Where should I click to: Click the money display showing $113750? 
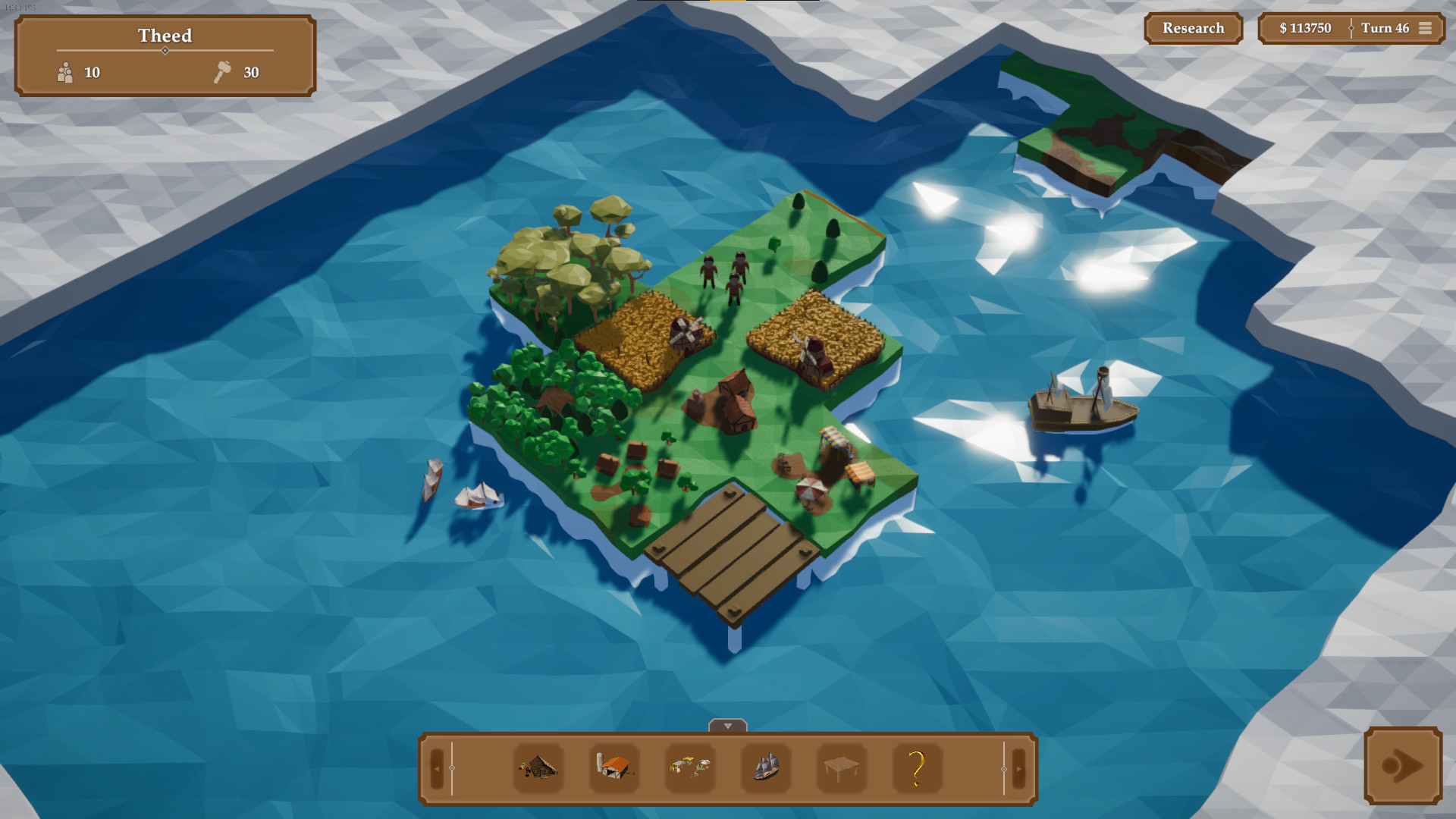click(1304, 28)
